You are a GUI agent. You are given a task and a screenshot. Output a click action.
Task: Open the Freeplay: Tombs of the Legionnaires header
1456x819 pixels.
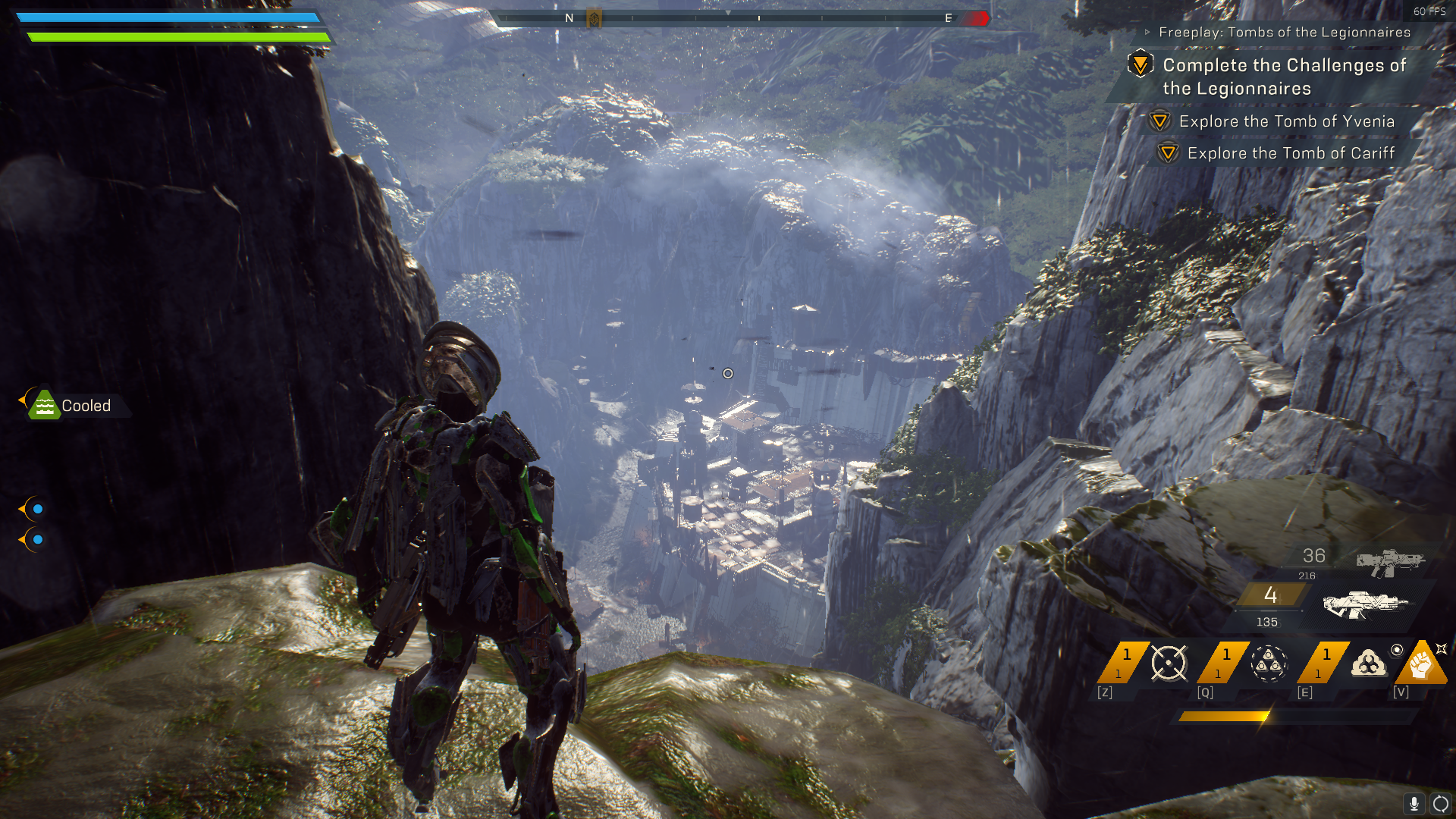(1284, 32)
